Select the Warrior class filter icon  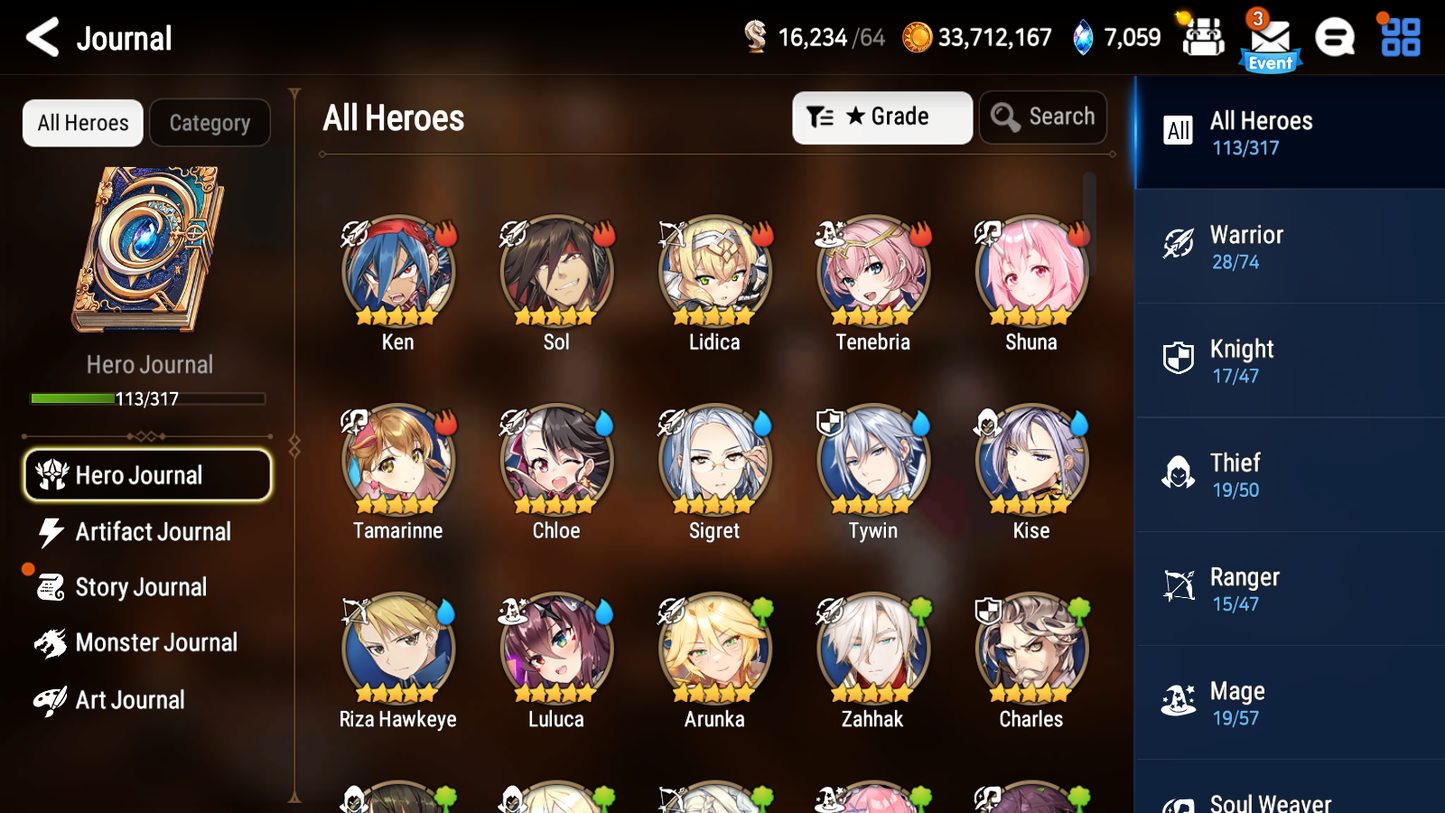(1179, 245)
